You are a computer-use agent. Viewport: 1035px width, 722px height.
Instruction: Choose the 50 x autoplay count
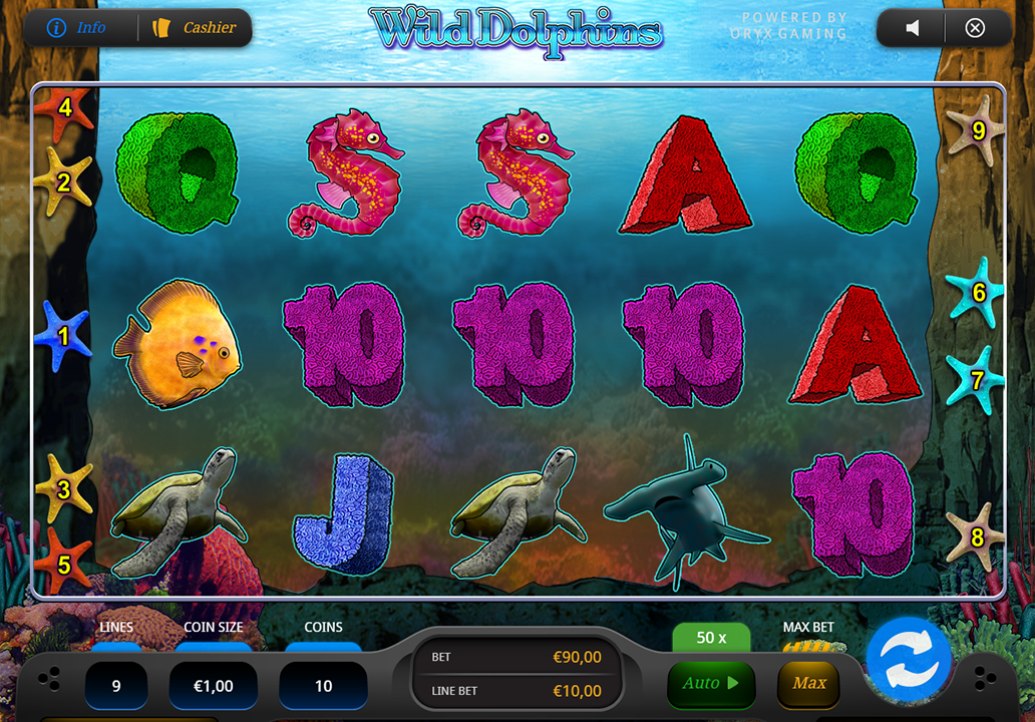pyautogui.click(x=711, y=637)
